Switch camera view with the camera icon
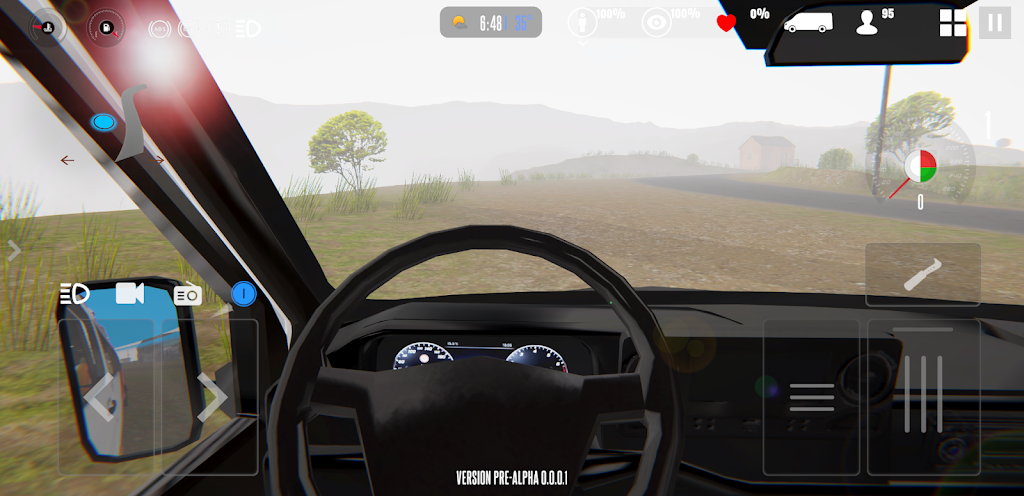The width and height of the screenshot is (1024, 496). click(x=130, y=293)
